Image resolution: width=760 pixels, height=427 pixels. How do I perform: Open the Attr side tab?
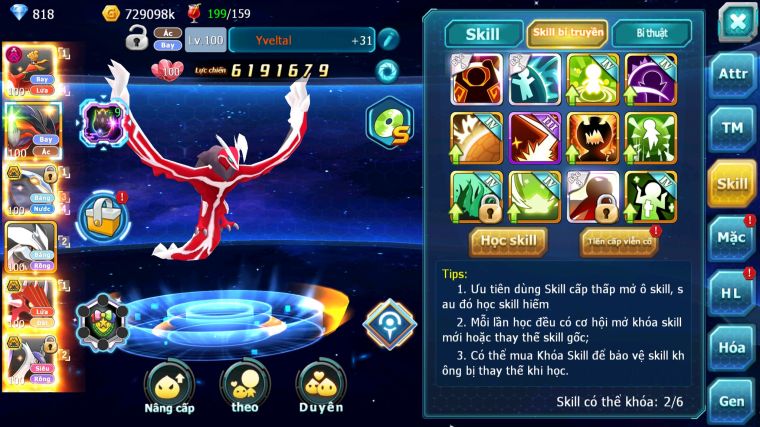[731, 75]
